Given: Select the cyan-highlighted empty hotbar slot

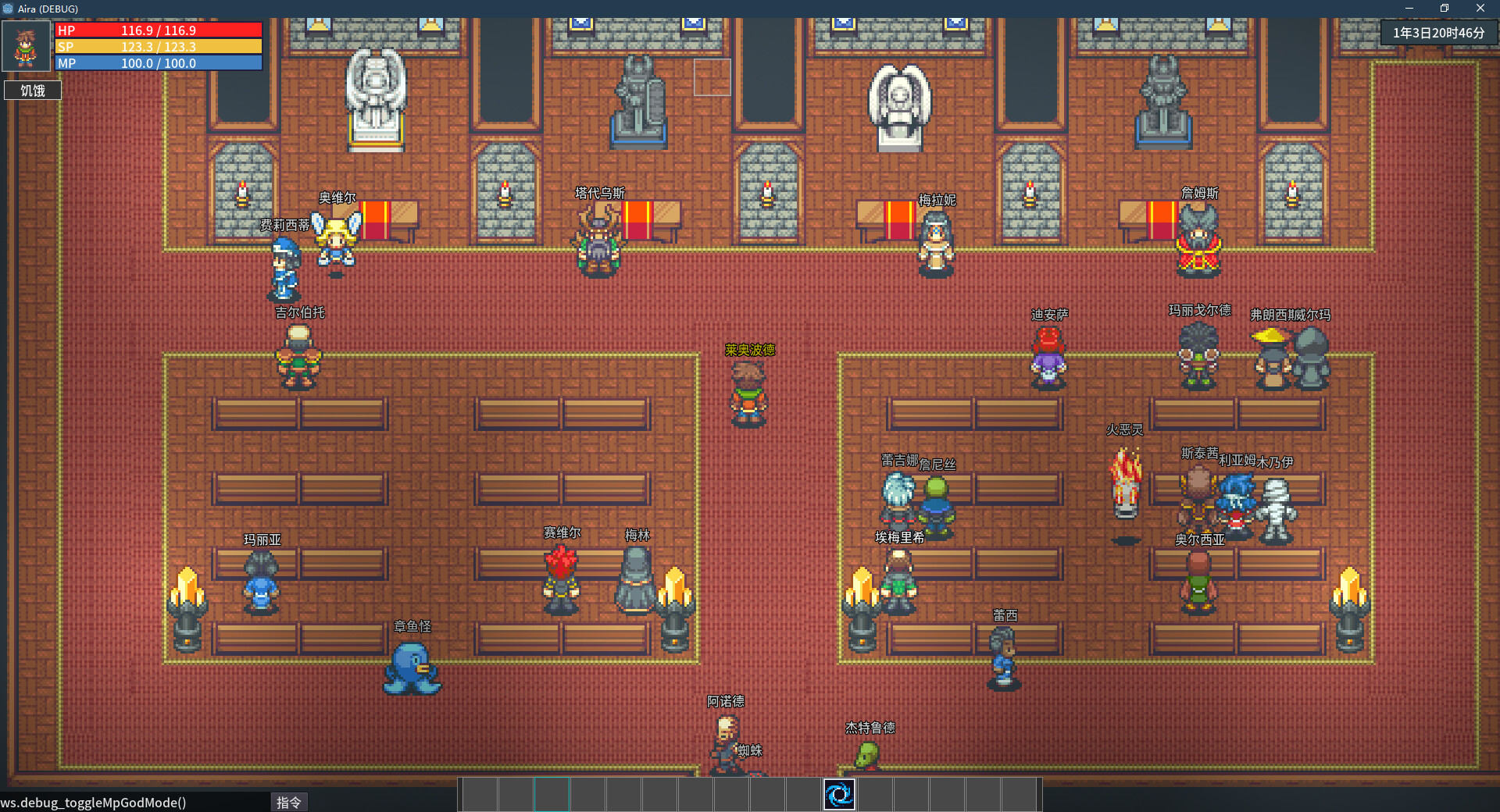Looking at the screenshot, I should [x=552, y=794].
